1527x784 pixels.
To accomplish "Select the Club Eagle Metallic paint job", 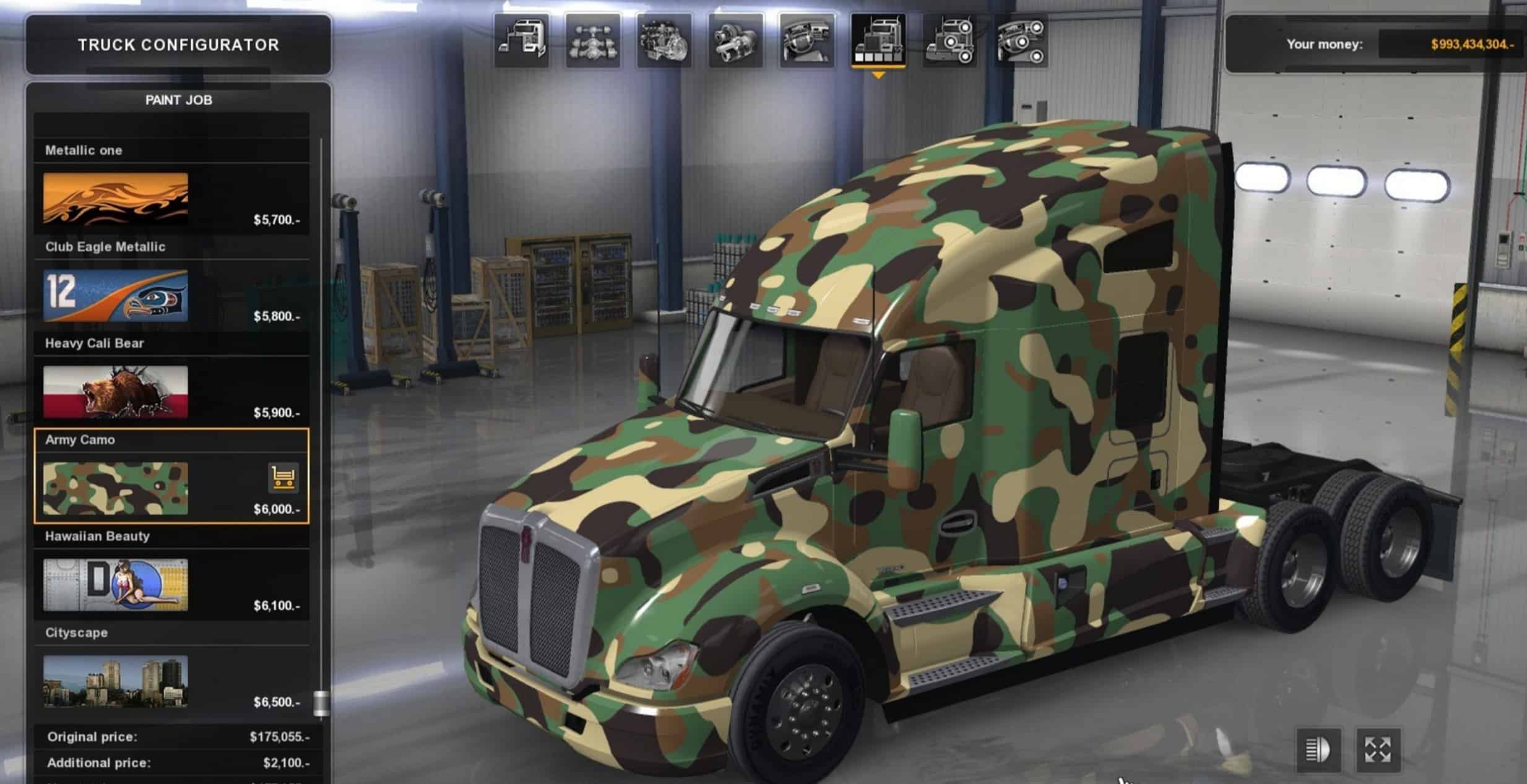I will (116, 295).
